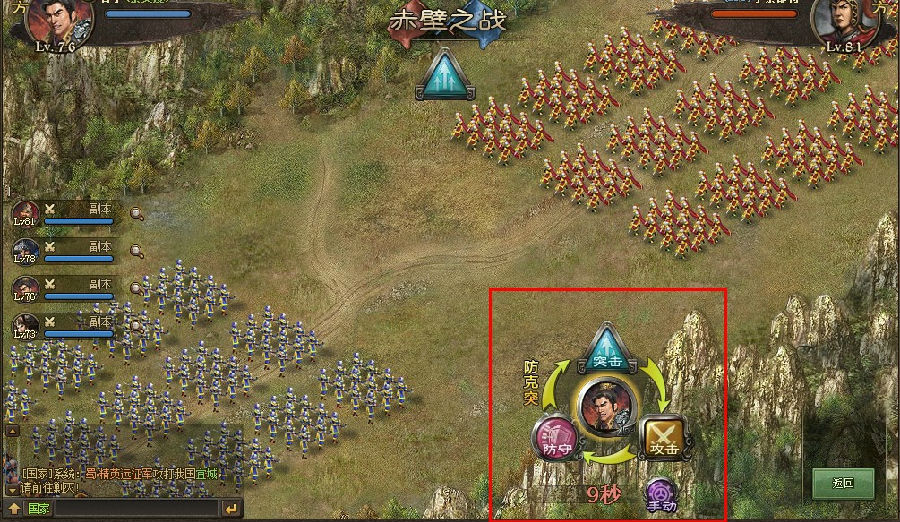Click the chat text input box

pyautogui.click(x=135, y=509)
